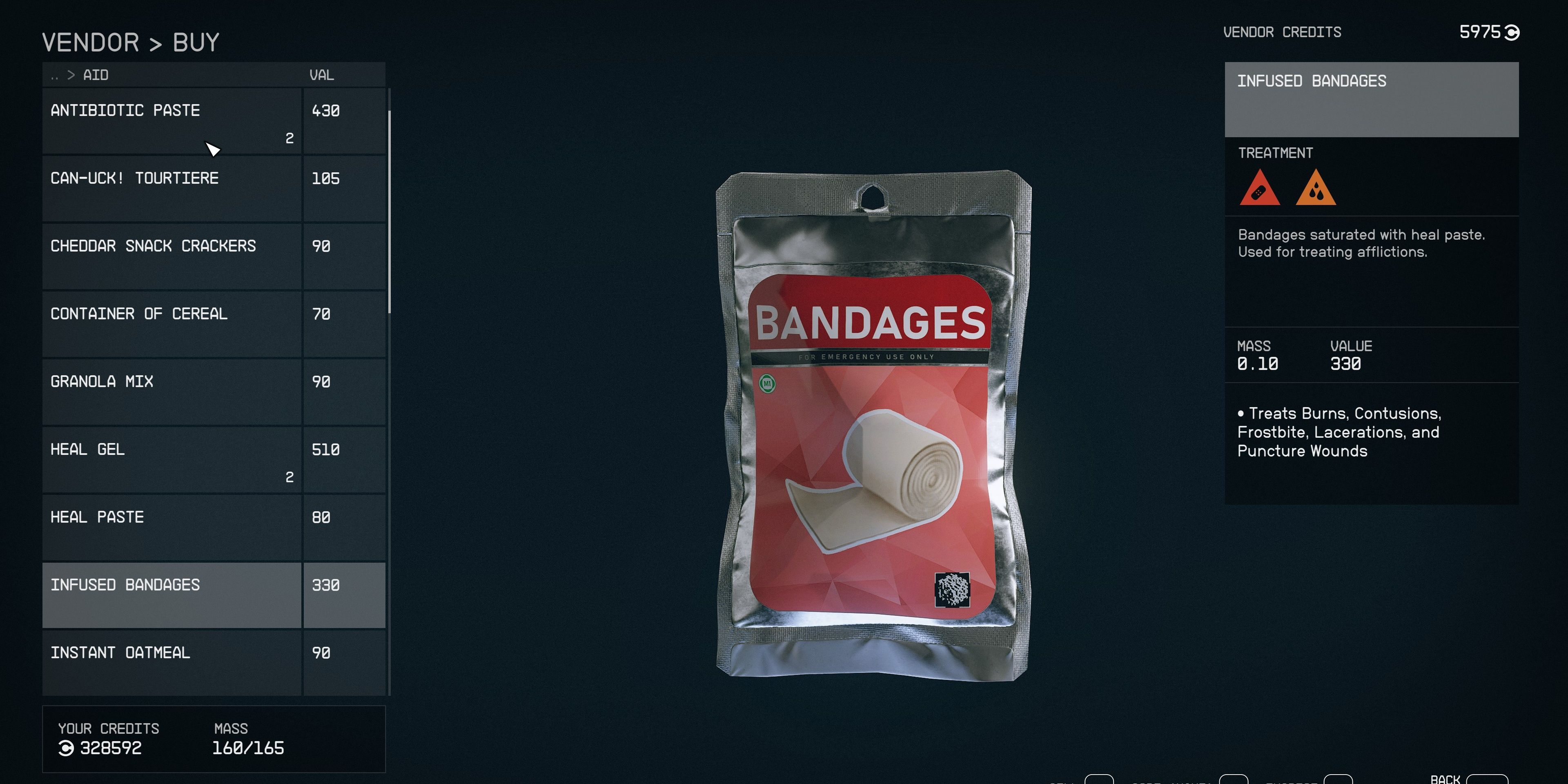Open the AID category breadcrumb
Image resolution: width=1568 pixels, height=784 pixels.
[x=96, y=74]
